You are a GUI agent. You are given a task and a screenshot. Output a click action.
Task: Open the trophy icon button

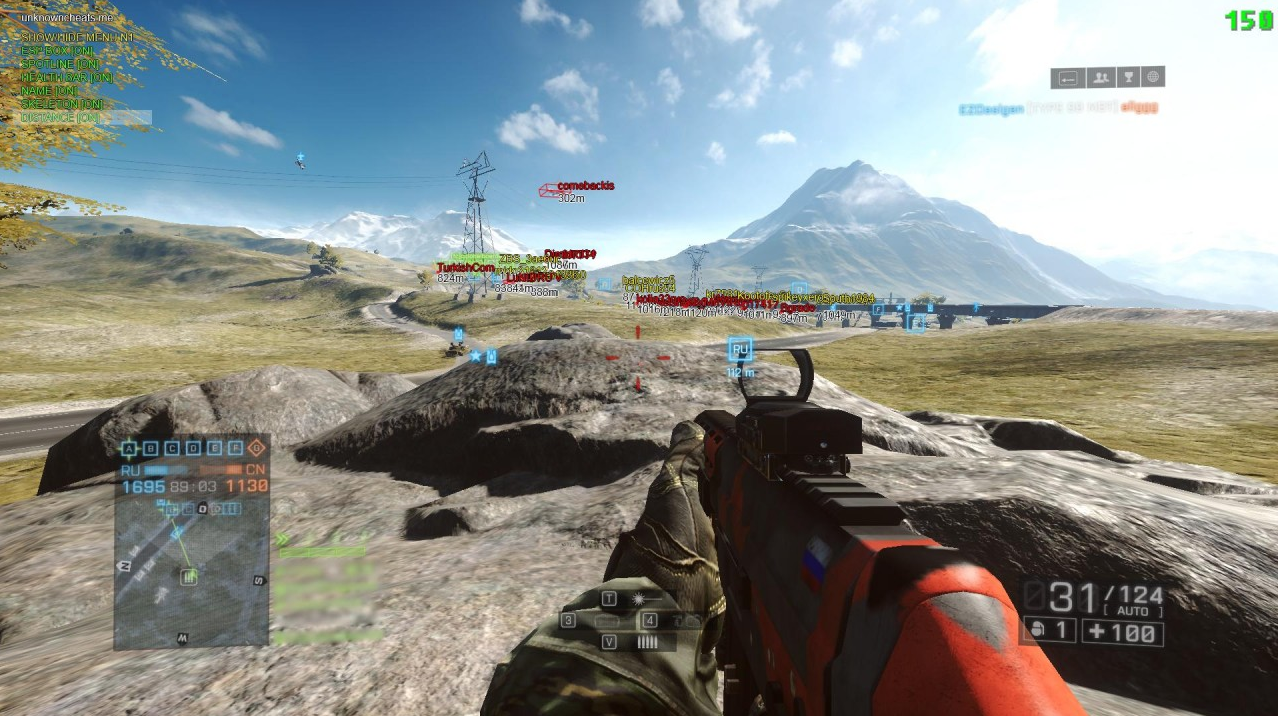pos(1127,77)
